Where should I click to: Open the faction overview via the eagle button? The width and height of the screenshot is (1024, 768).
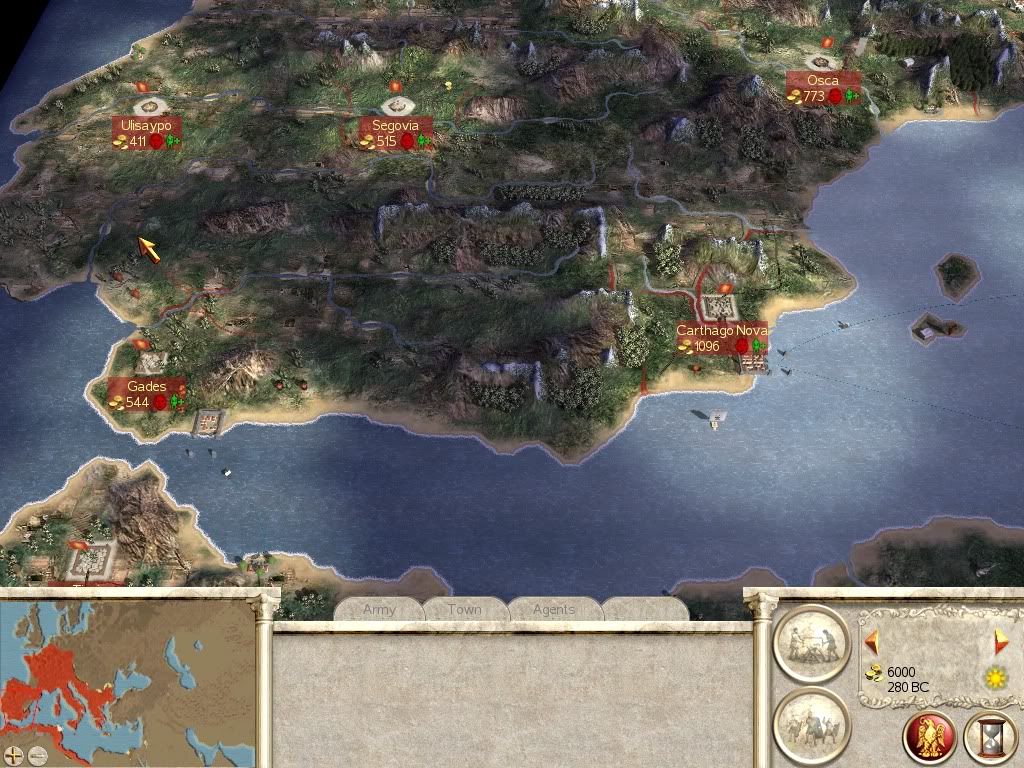pyautogui.click(x=929, y=738)
